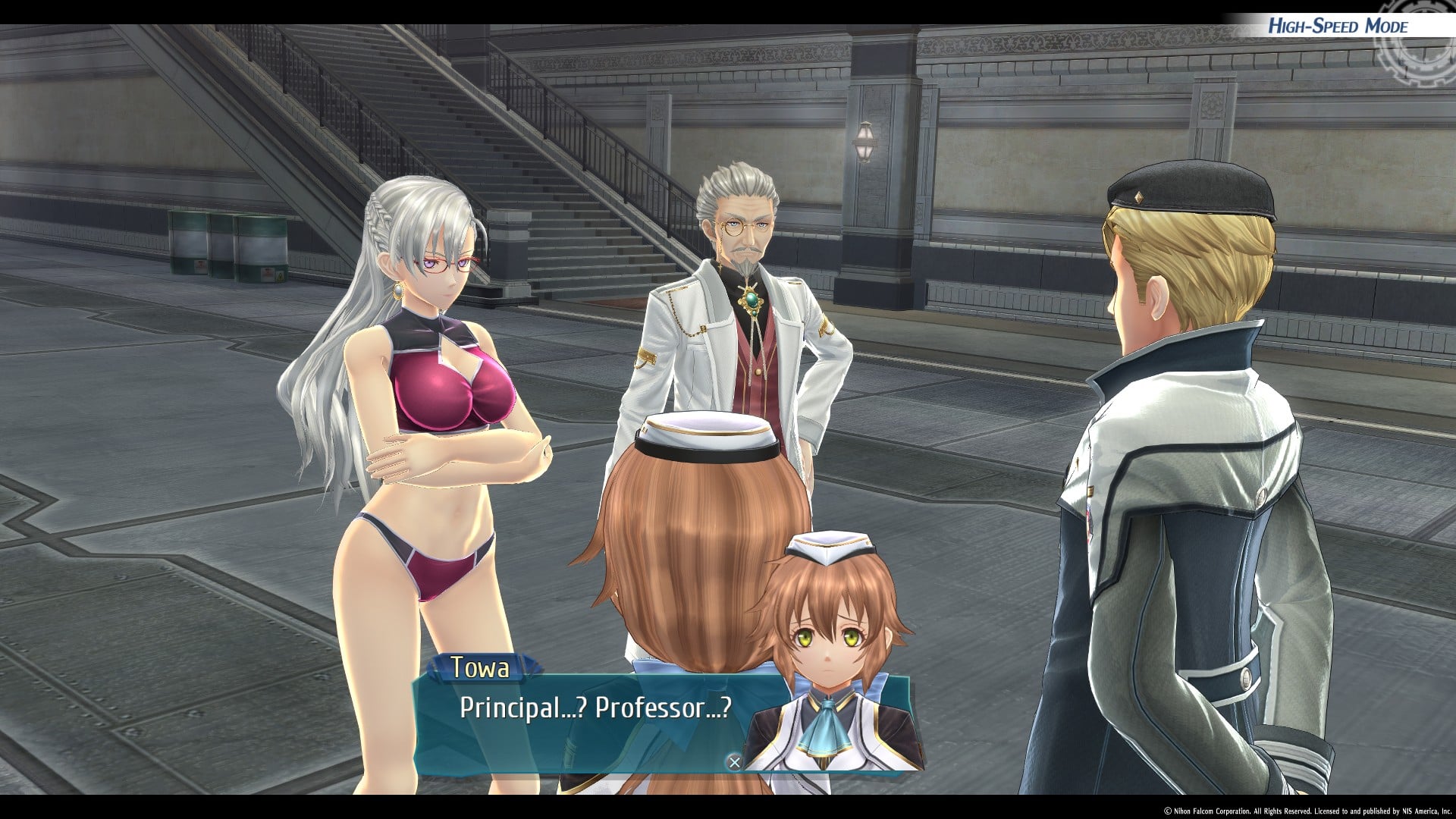
Task: Click the High-Speed Mode indicator label
Action: pyautogui.click(x=1338, y=27)
